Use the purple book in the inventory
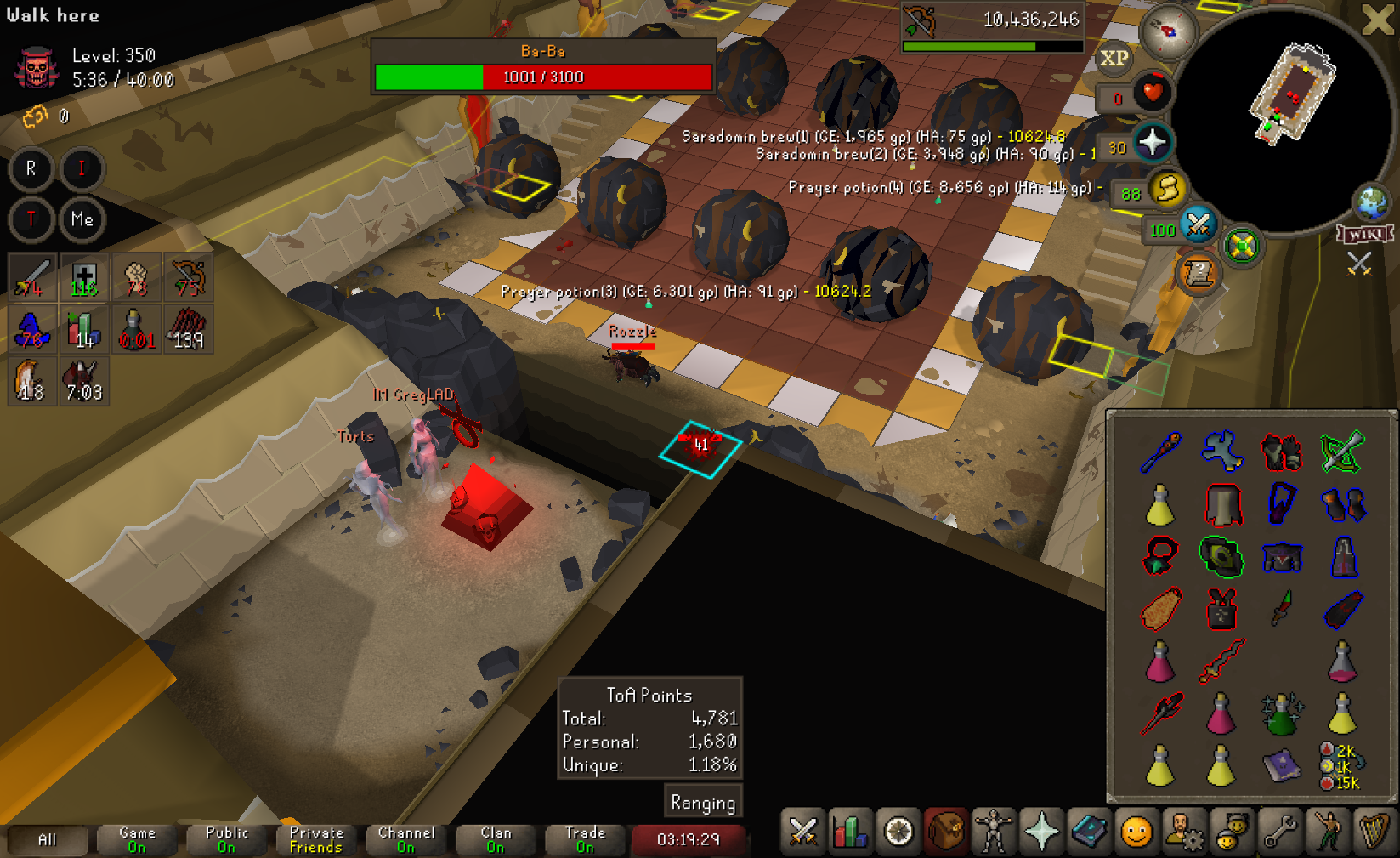Screen dimensions: 1400x858 tap(1281, 765)
